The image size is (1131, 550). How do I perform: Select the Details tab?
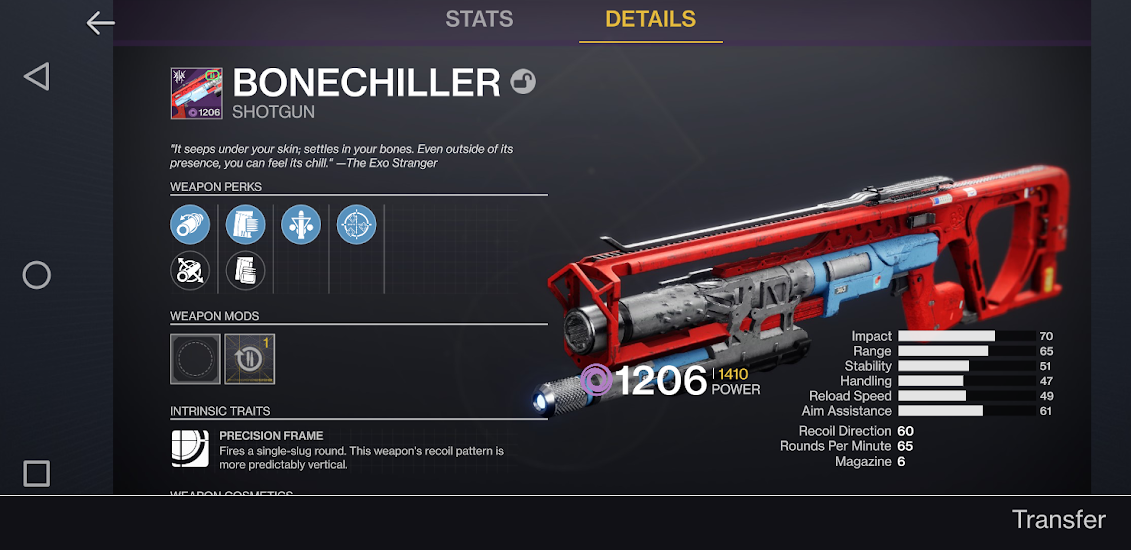pyautogui.click(x=650, y=19)
